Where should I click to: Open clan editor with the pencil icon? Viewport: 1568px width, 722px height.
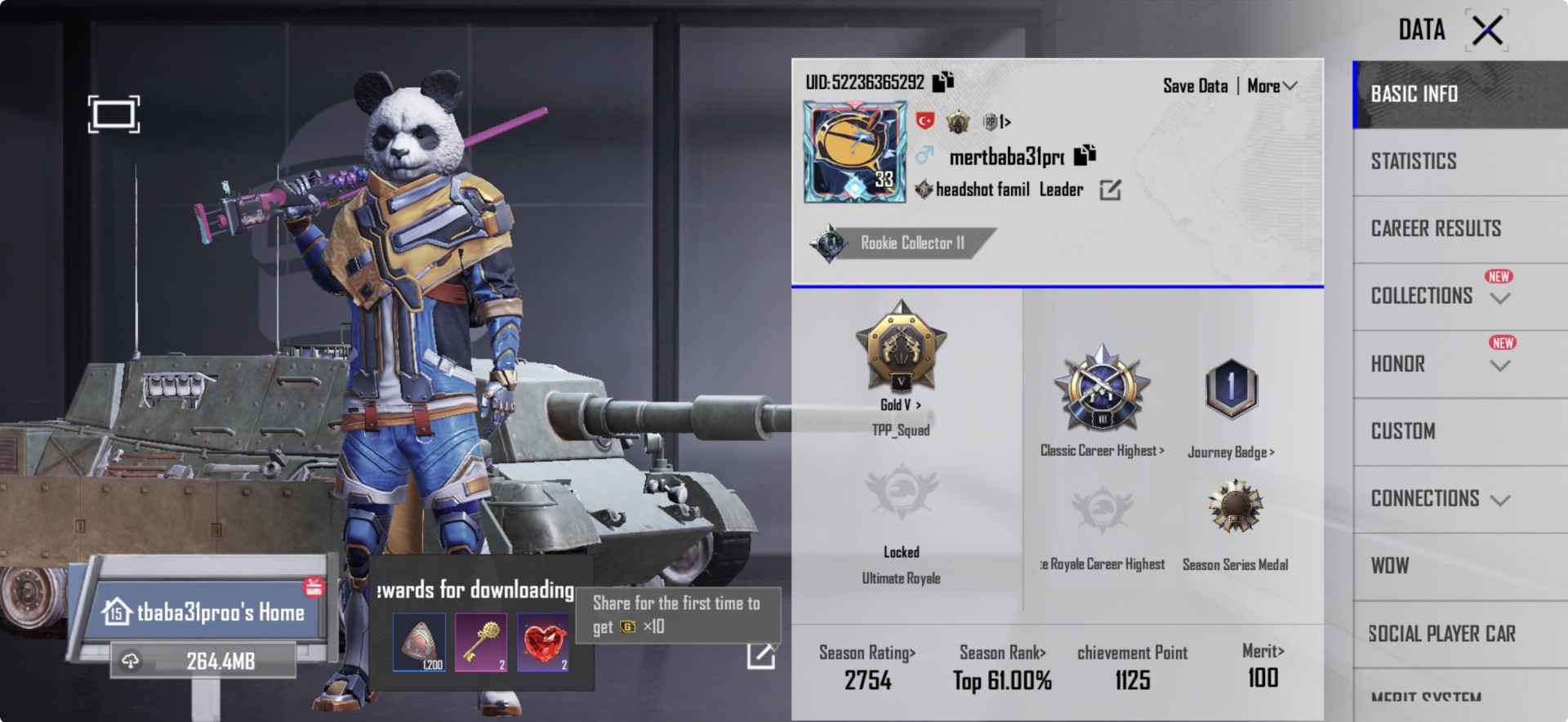pos(1111,189)
